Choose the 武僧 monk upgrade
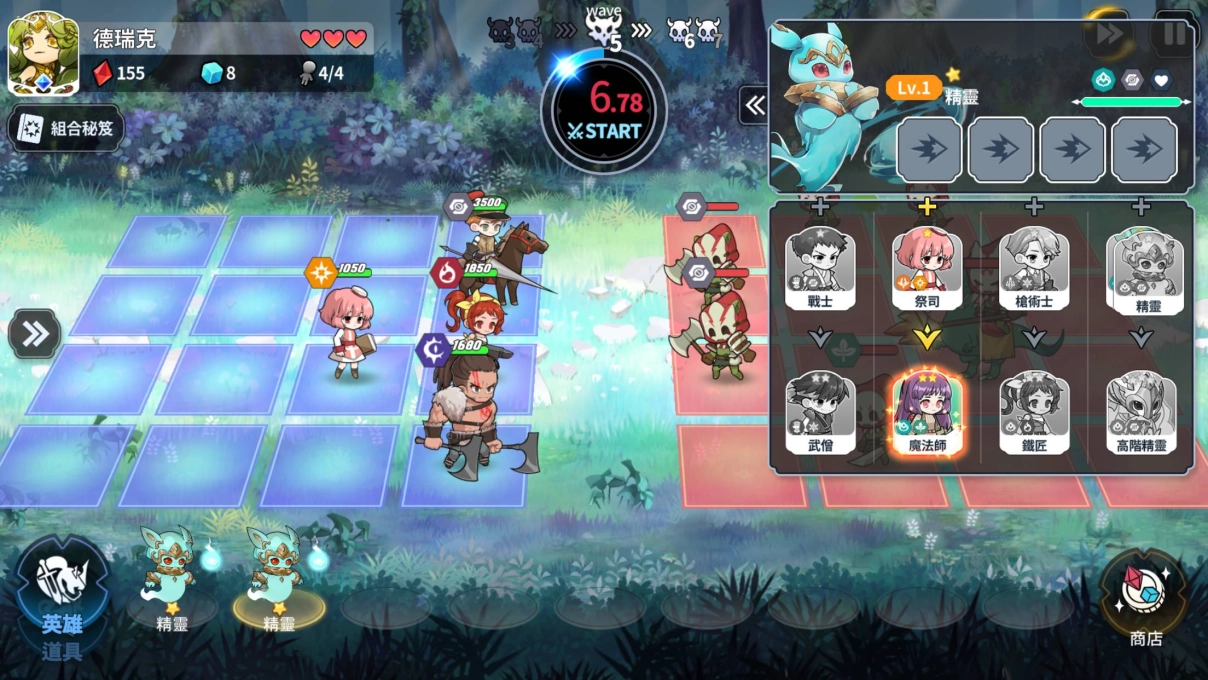 click(820, 408)
